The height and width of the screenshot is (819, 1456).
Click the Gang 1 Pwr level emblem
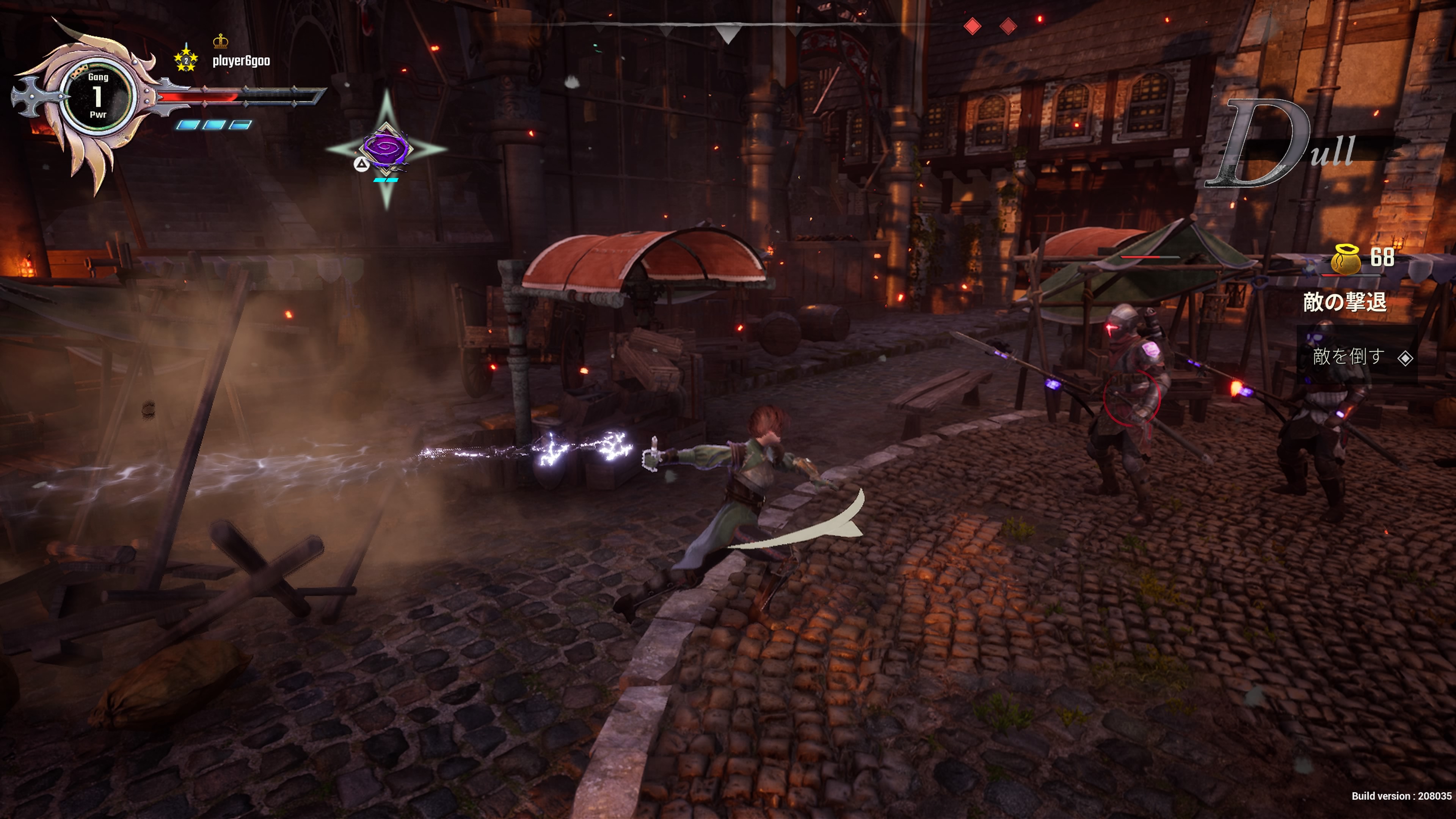98,96
